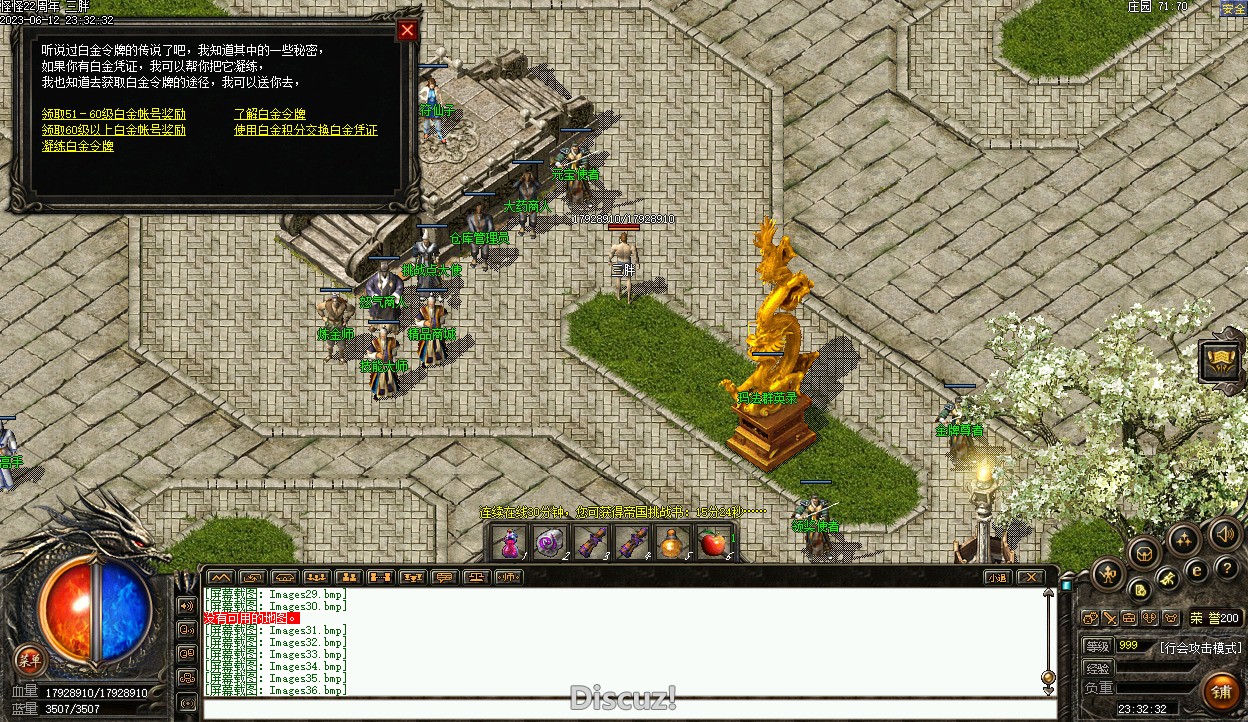Open the 了解白金令牌 info link
This screenshot has width=1248, height=722.
pos(270,114)
